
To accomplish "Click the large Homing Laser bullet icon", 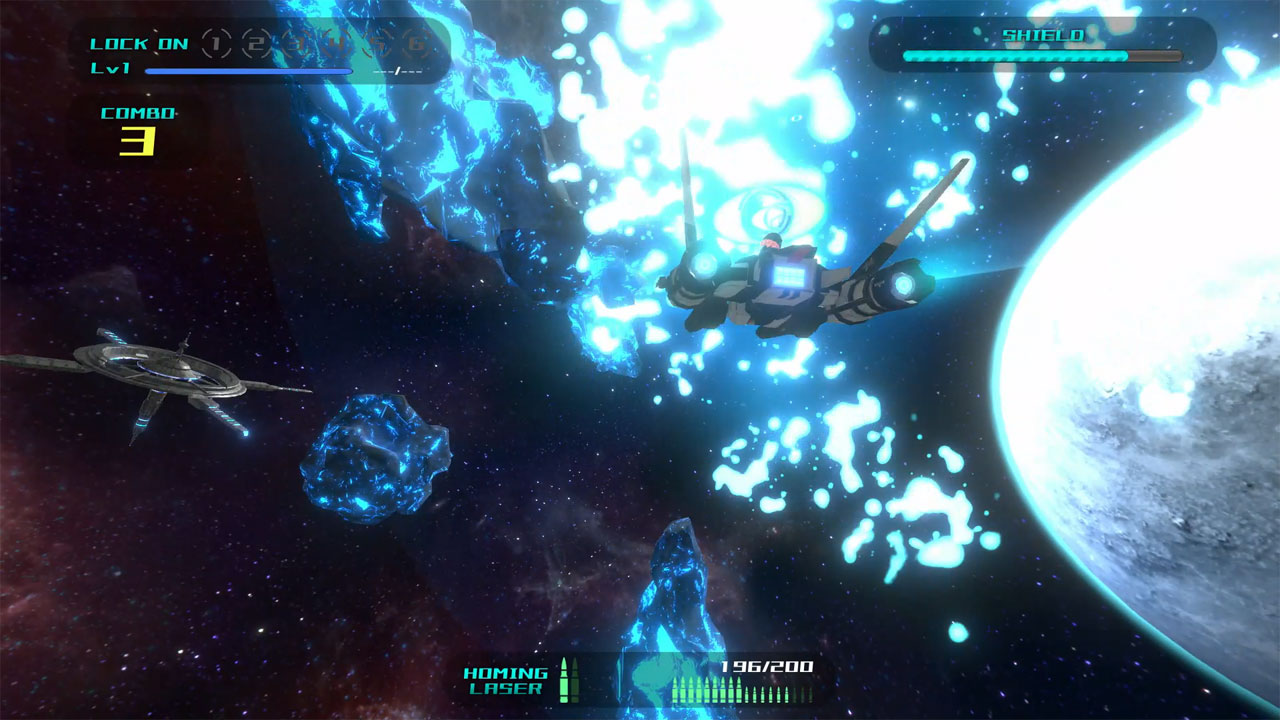I will point(565,682).
